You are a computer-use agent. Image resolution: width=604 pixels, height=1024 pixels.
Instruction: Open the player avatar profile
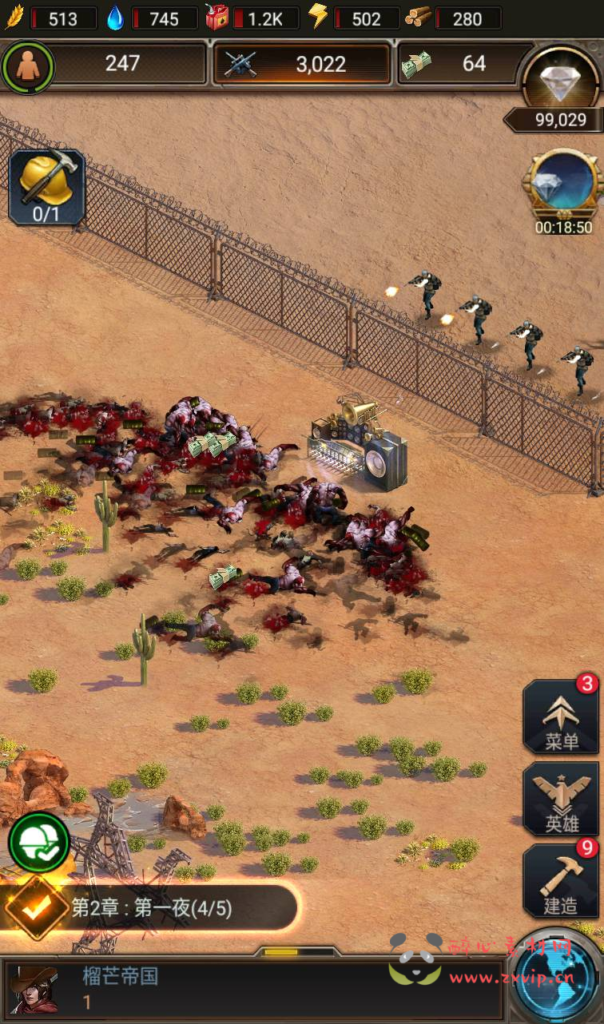pos(32,988)
